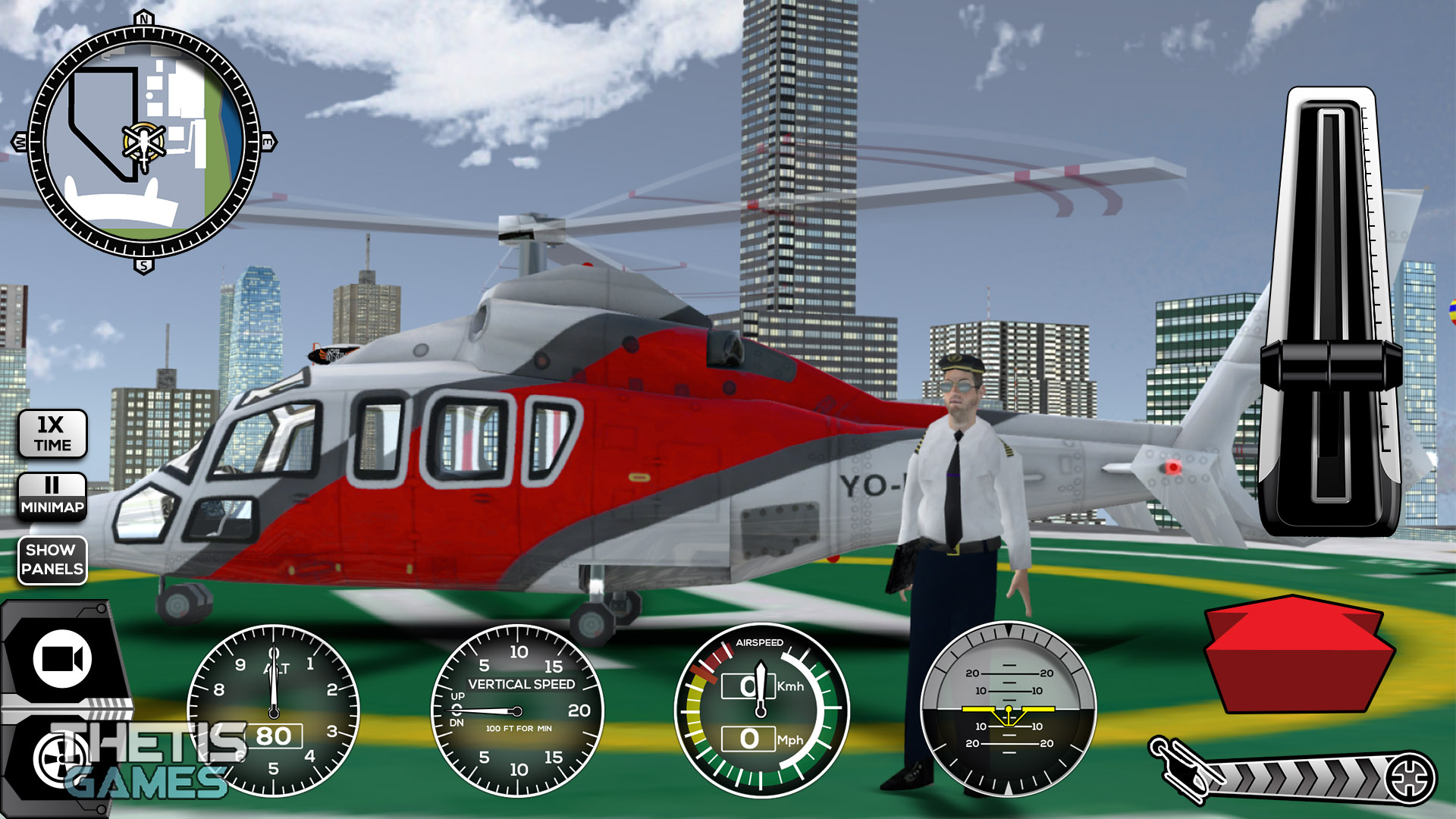Click the helicopter marker on the minimap
The image size is (1456, 819).
point(142,140)
